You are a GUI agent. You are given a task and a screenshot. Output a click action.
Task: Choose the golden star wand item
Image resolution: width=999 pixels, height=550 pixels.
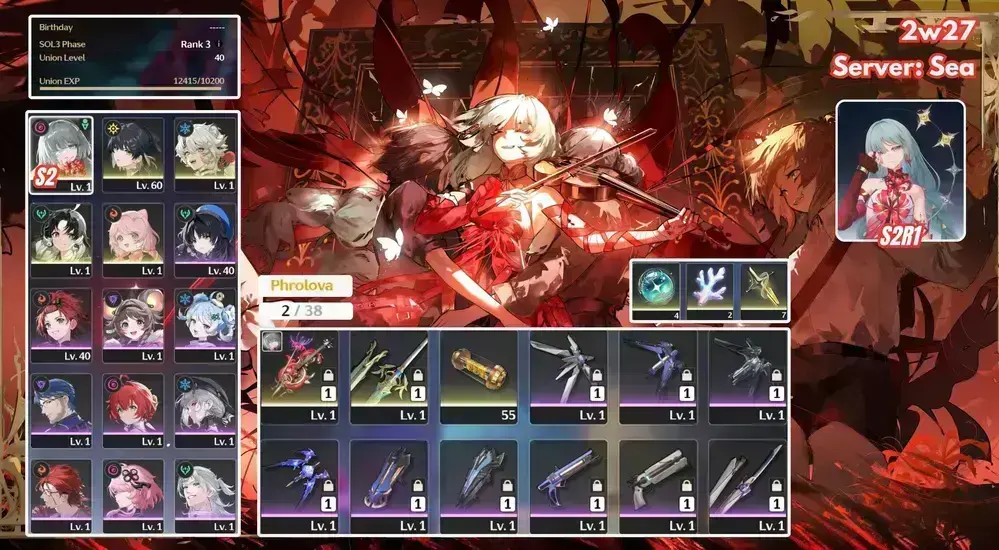pos(763,289)
